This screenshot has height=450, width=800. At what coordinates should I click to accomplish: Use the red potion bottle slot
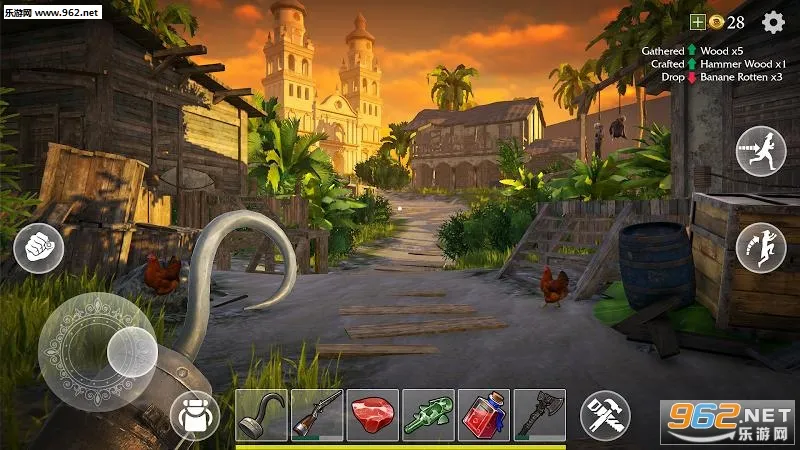[484, 415]
